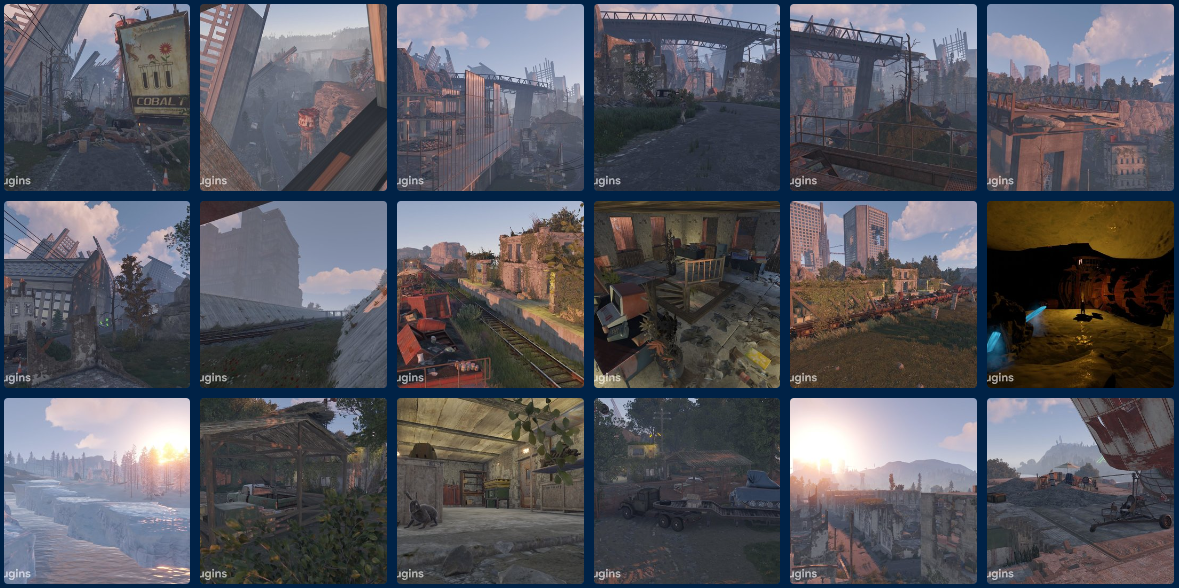This screenshot has width=1179, height=588.
Task: Select the truck towing a tank thumbnail
Action: tap(687, 491)
